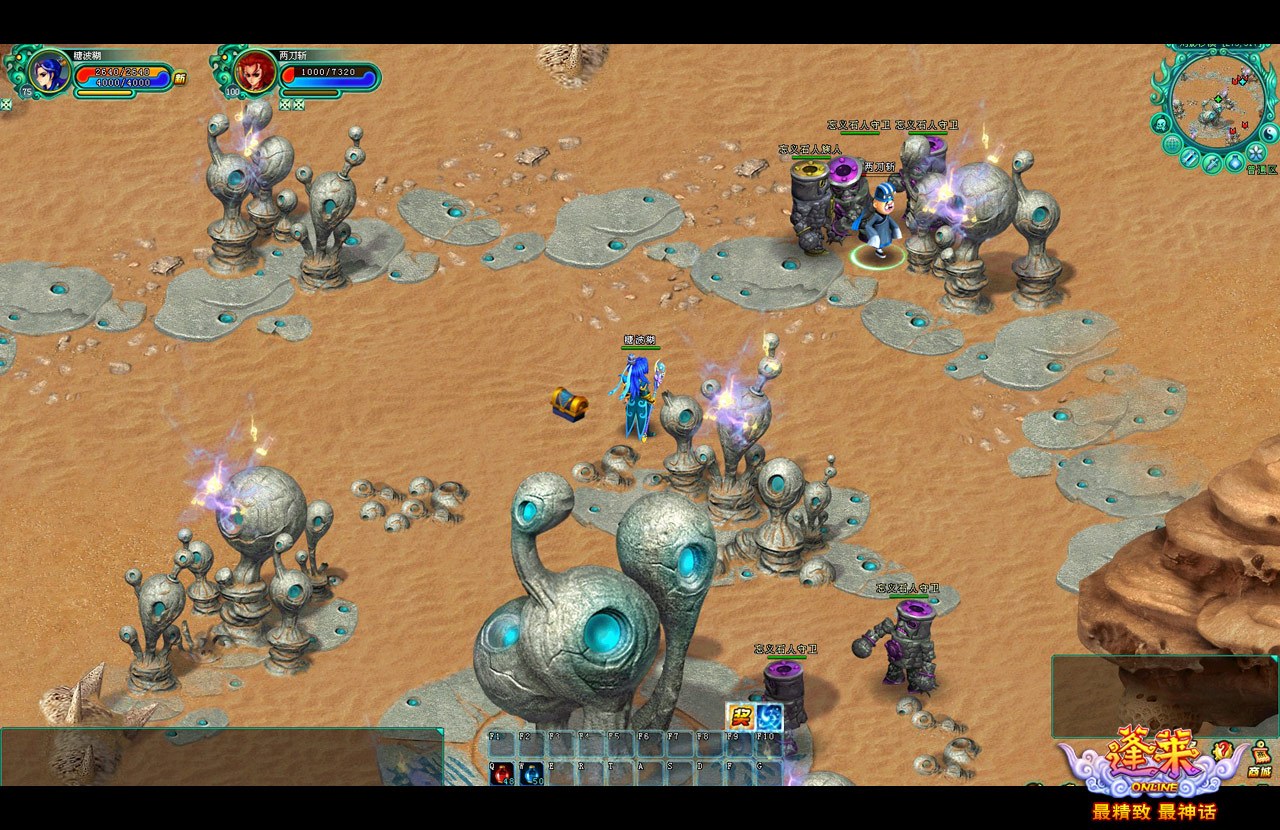Open the character-face button beside the minimap
The image size is (1280, 830).
pos(1161,123)
